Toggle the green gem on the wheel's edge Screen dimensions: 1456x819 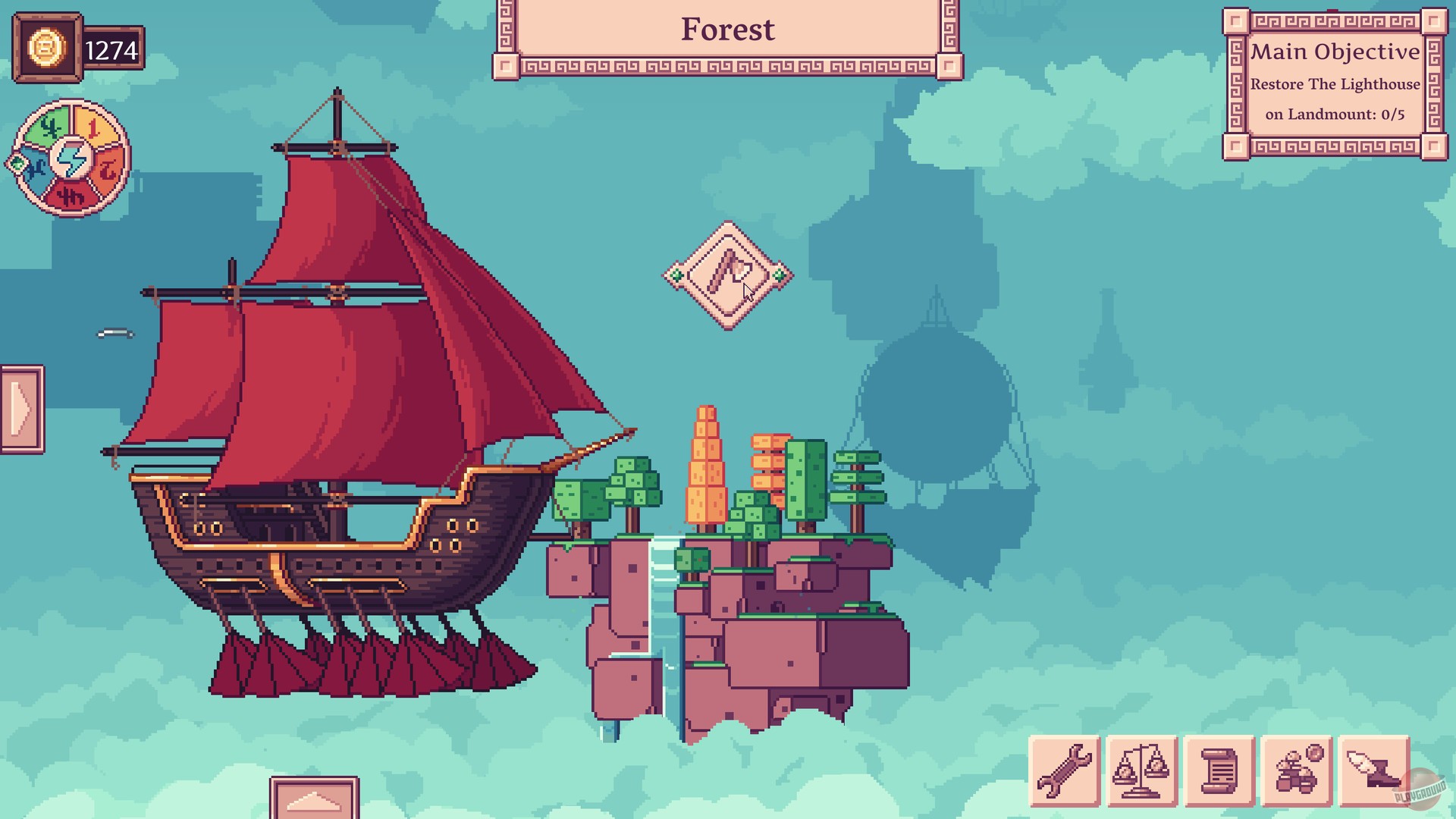pos(17,163)
